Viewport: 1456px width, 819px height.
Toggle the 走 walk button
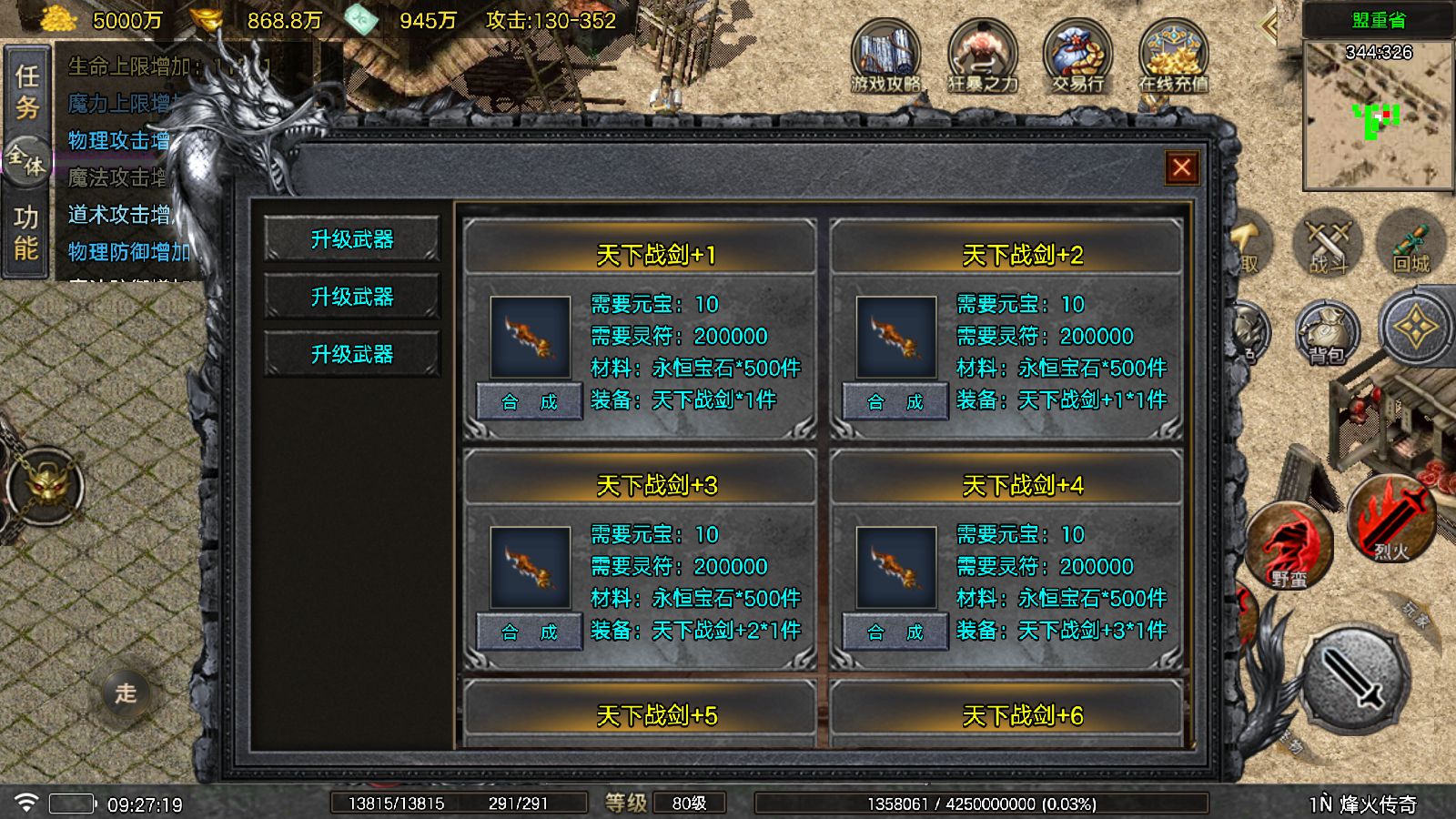[126, 693]
